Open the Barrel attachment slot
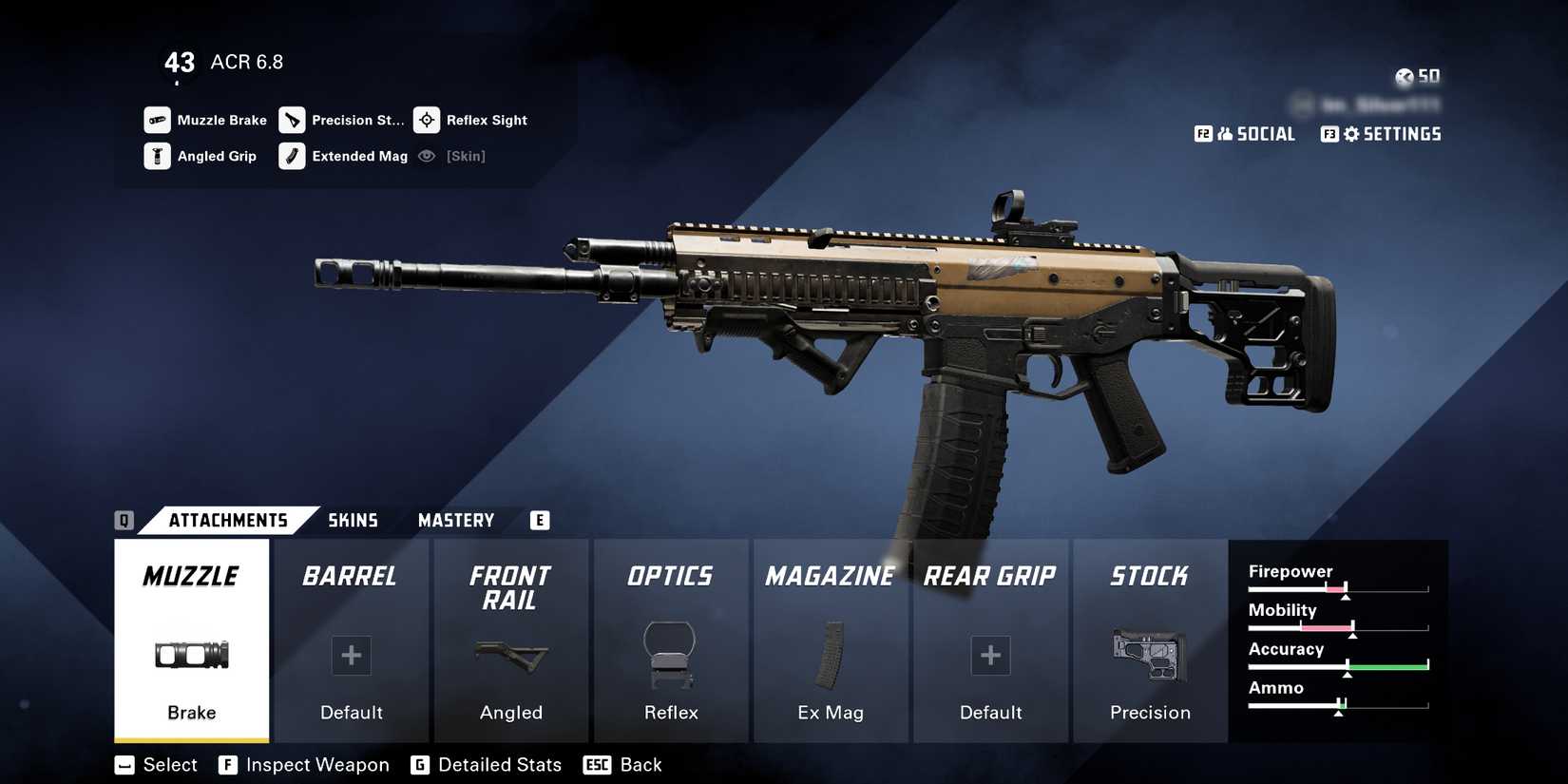This screenshot has height=784, width=1568. pos(351,641)
